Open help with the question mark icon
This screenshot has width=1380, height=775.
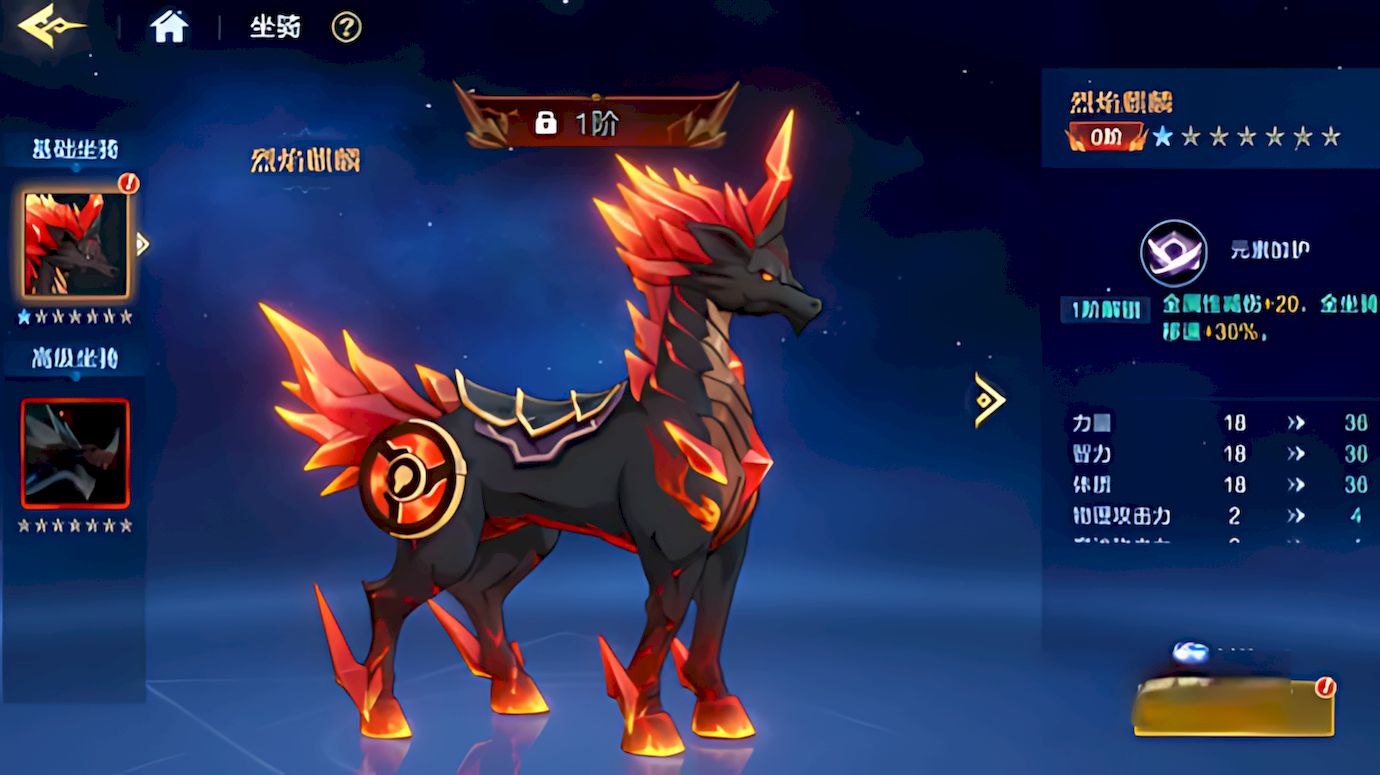pos(346,27)
